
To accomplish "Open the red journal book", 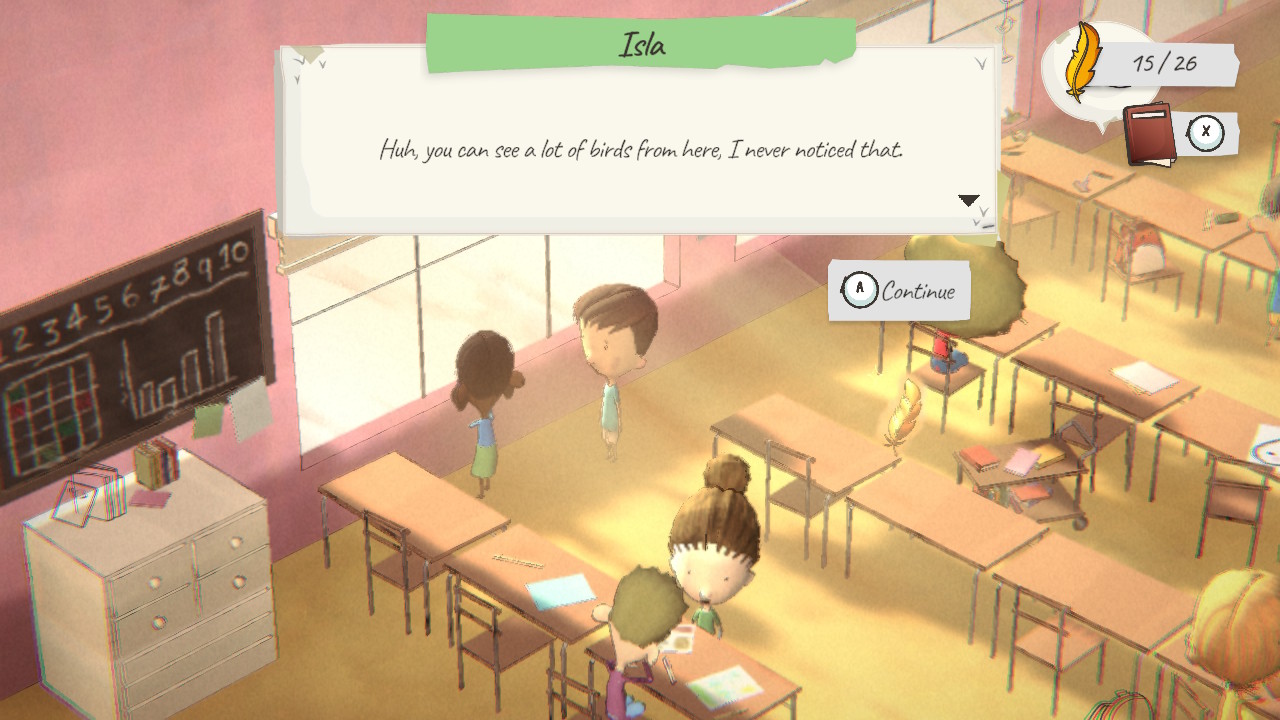I will 1149,134.
